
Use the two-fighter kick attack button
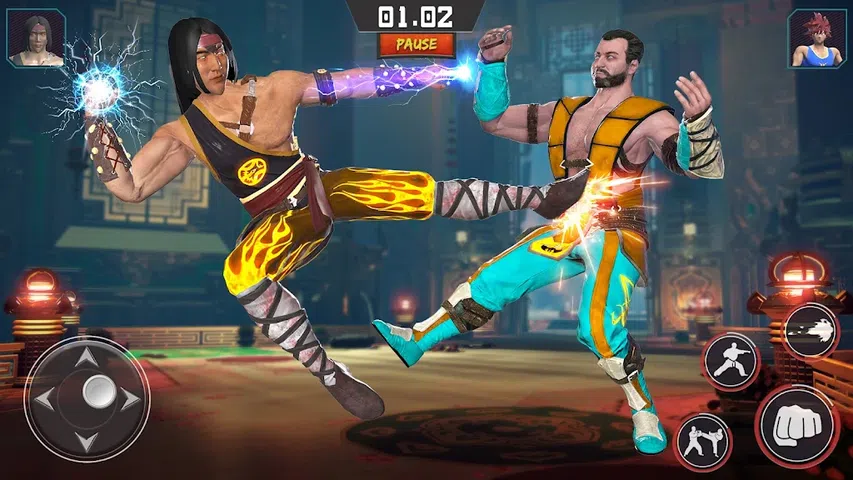[702, 441]
